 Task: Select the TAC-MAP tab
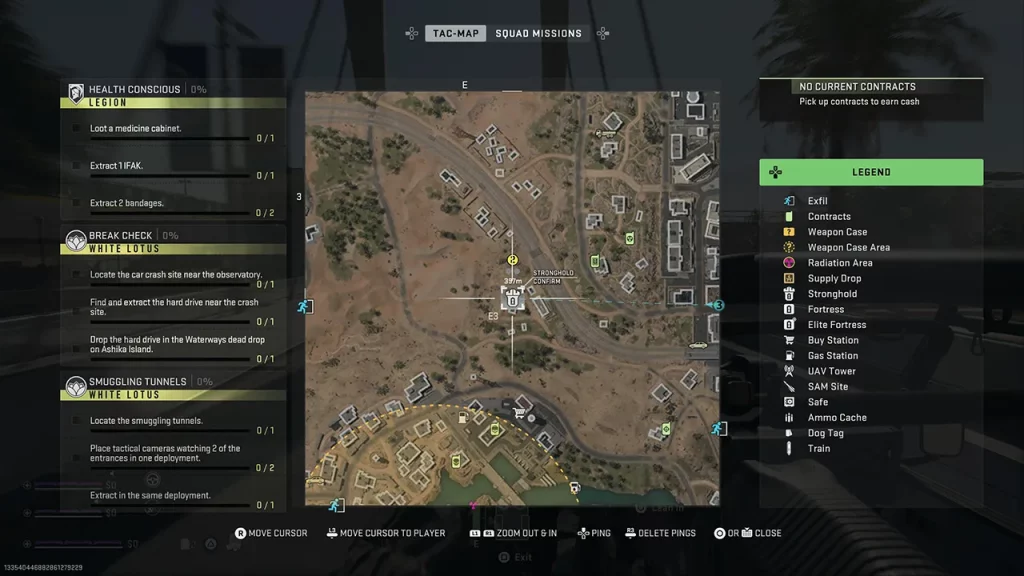[456, 33]
